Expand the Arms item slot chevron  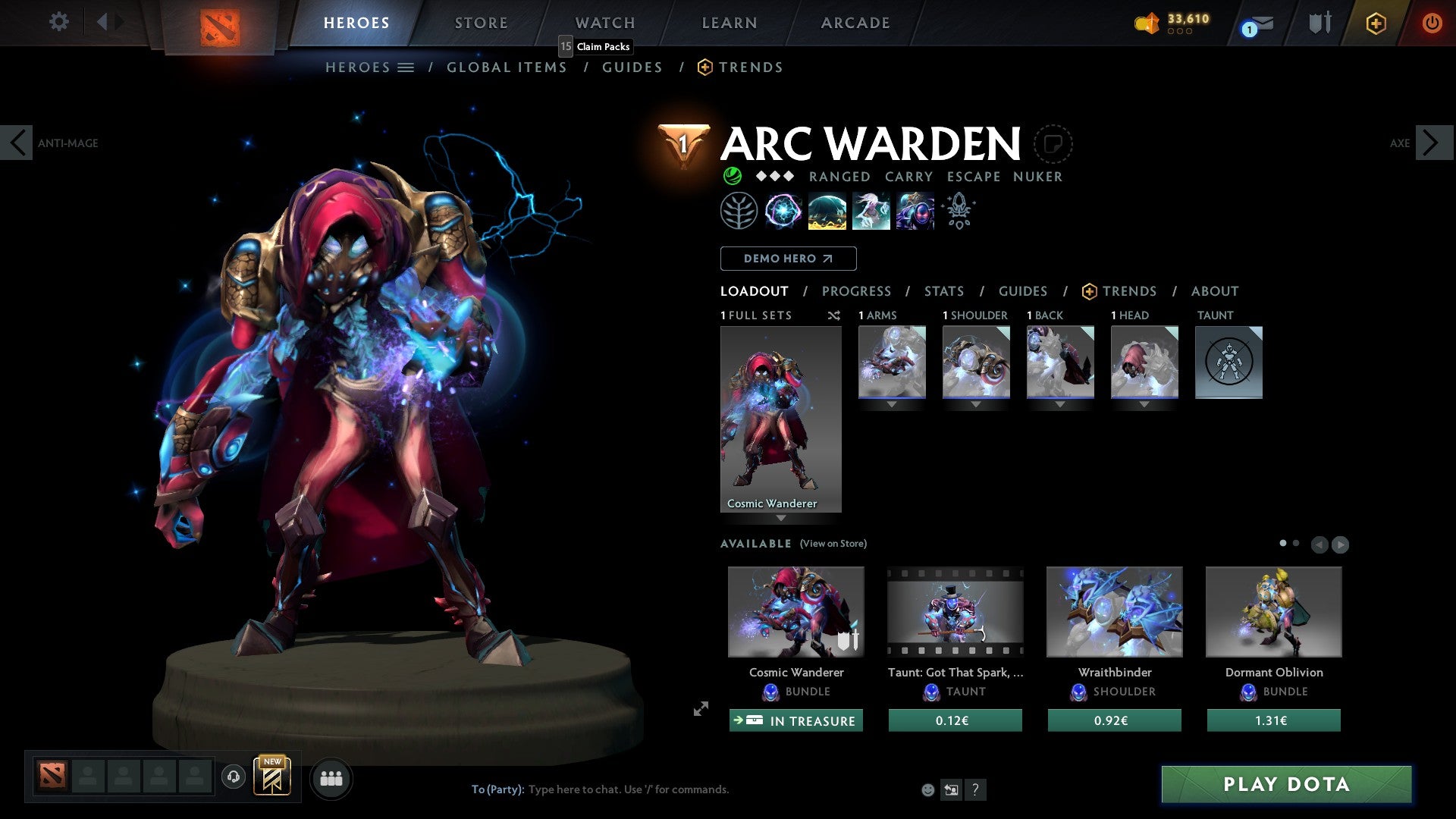pos(892,405)
